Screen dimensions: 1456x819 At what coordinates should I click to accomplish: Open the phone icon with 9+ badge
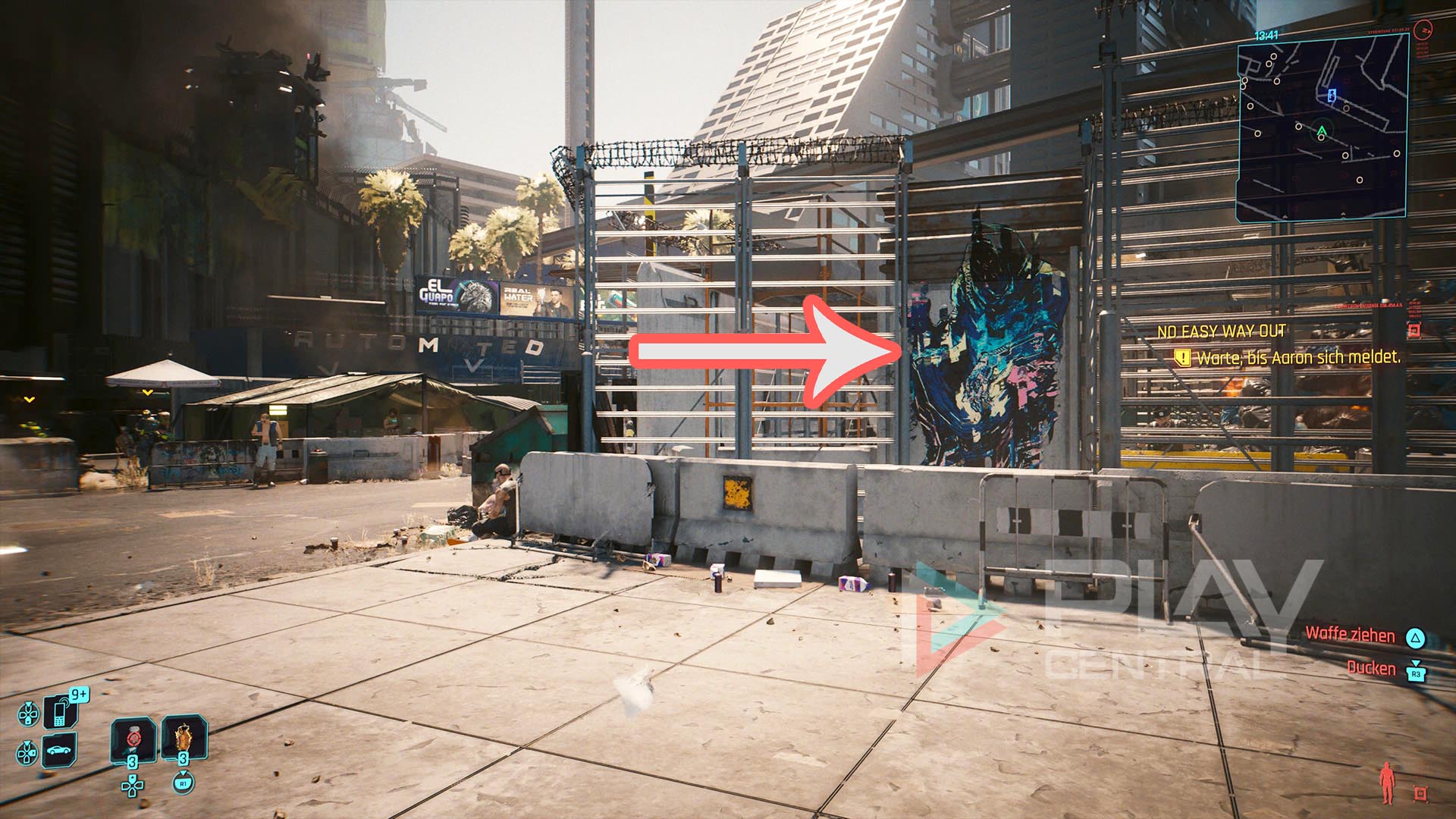click(x=60, y=711)
